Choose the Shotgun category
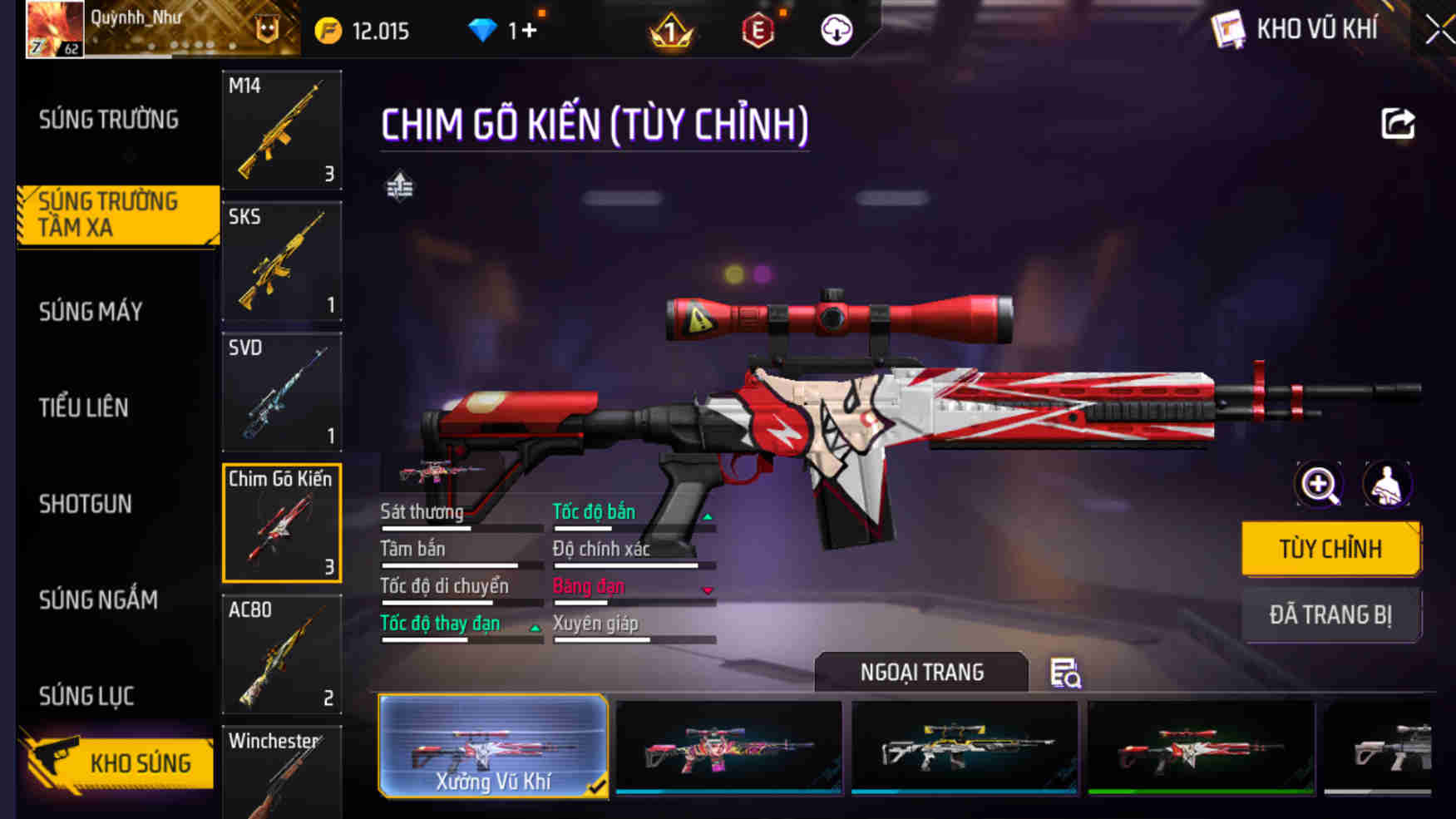This screenshot has height=819, width=1456. (86, 504)
